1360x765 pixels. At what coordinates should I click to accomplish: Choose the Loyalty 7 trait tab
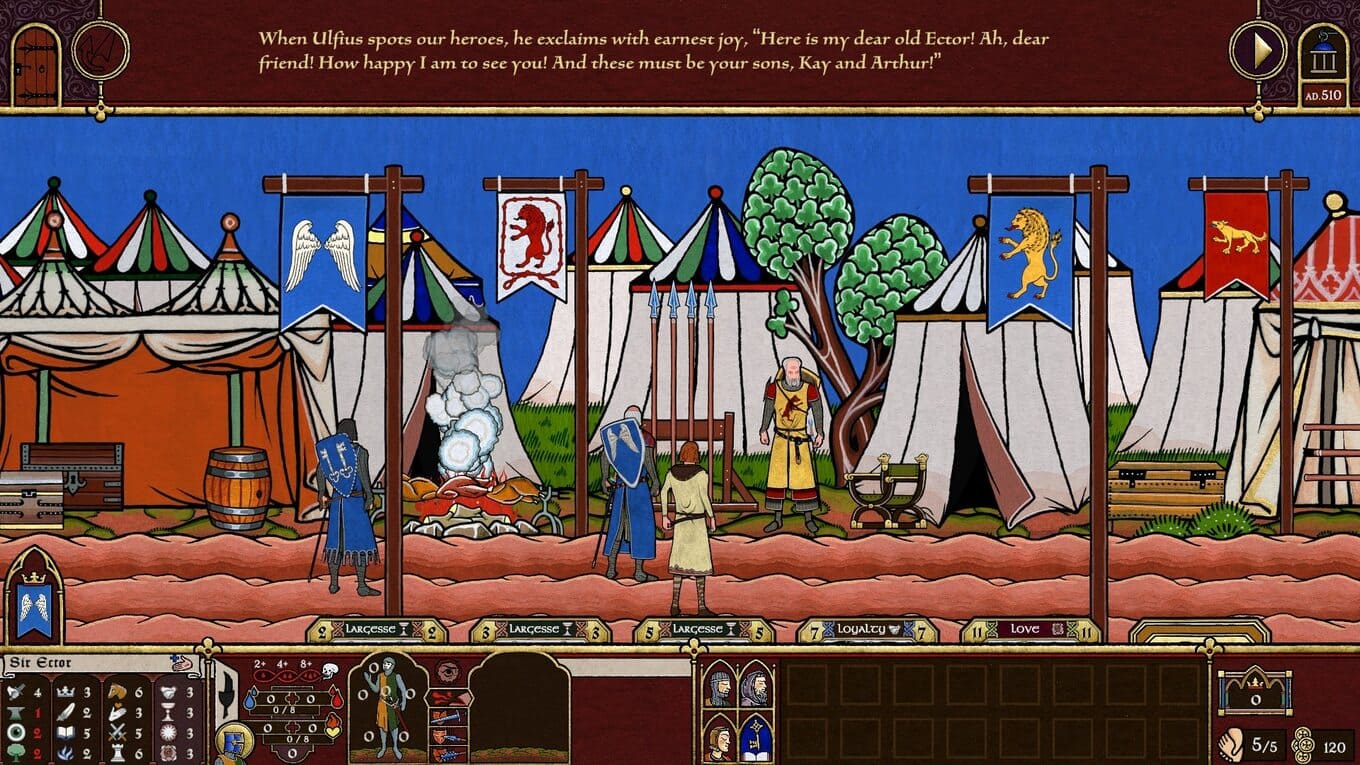(x=866, y=630)
